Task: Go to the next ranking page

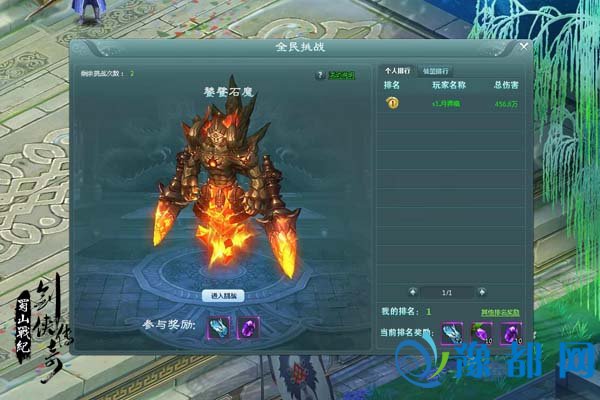Action: tap(482, 291)
